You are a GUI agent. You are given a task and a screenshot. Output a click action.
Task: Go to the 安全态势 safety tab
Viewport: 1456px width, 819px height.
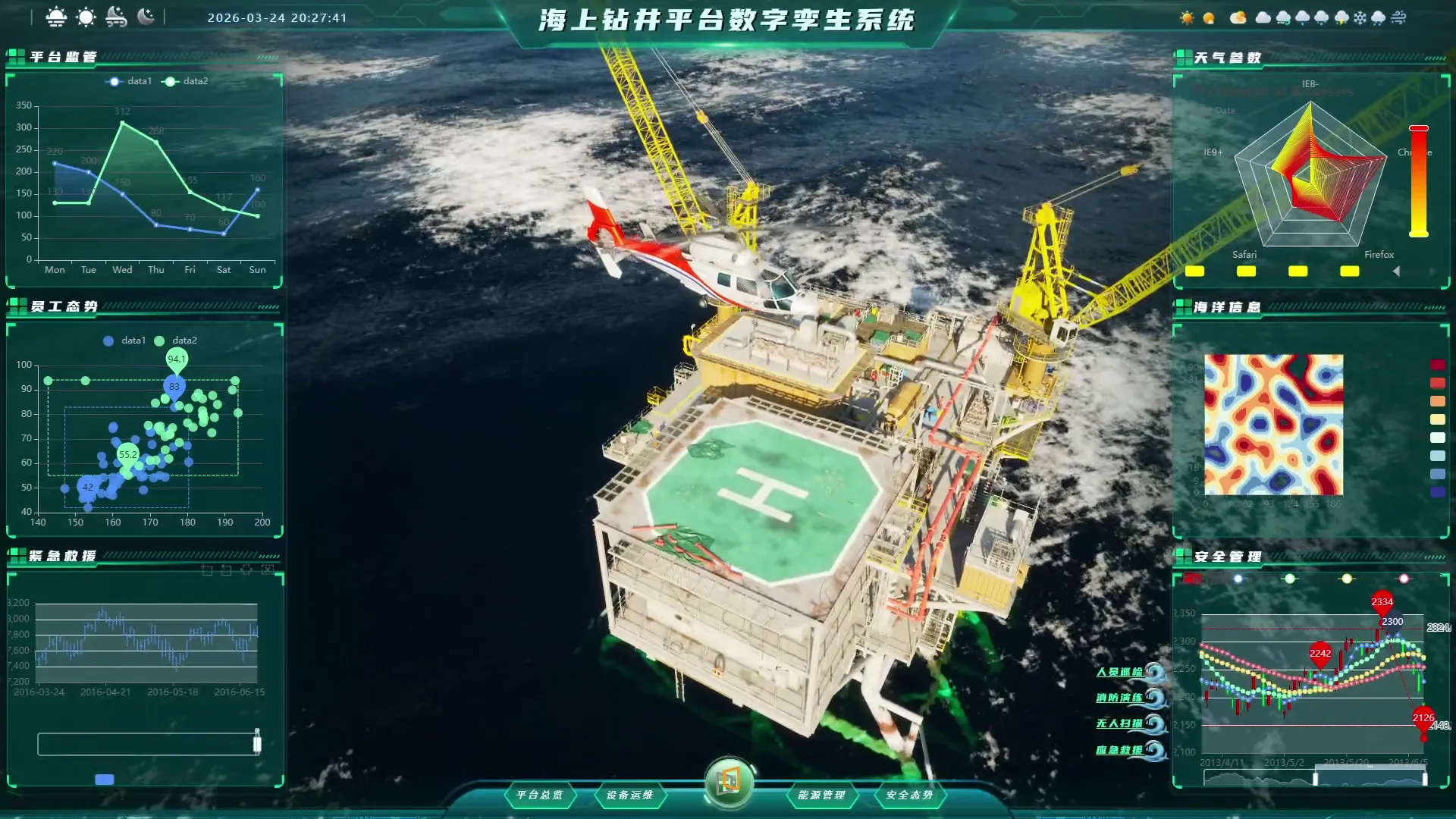click(909, 795)
